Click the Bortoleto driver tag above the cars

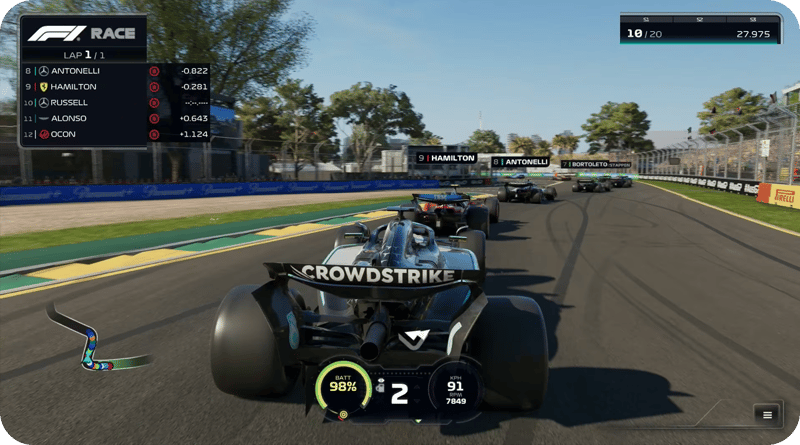(x=596, y=164)
